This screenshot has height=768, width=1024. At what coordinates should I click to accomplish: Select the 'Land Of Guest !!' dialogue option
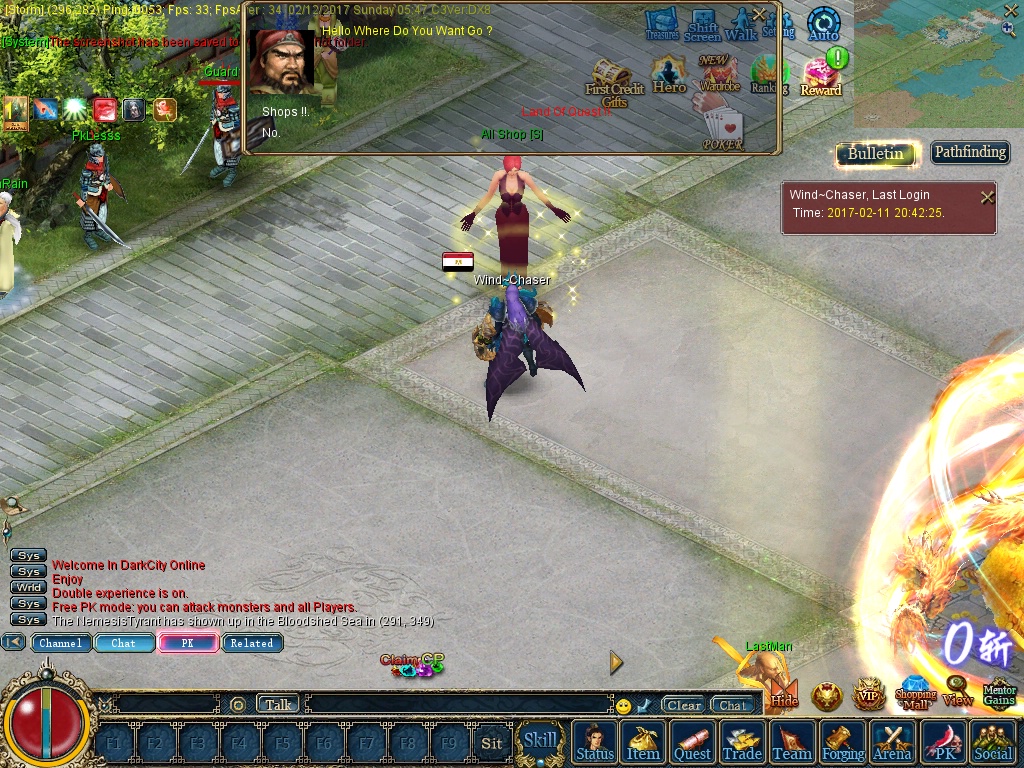(x=566, y=112)
